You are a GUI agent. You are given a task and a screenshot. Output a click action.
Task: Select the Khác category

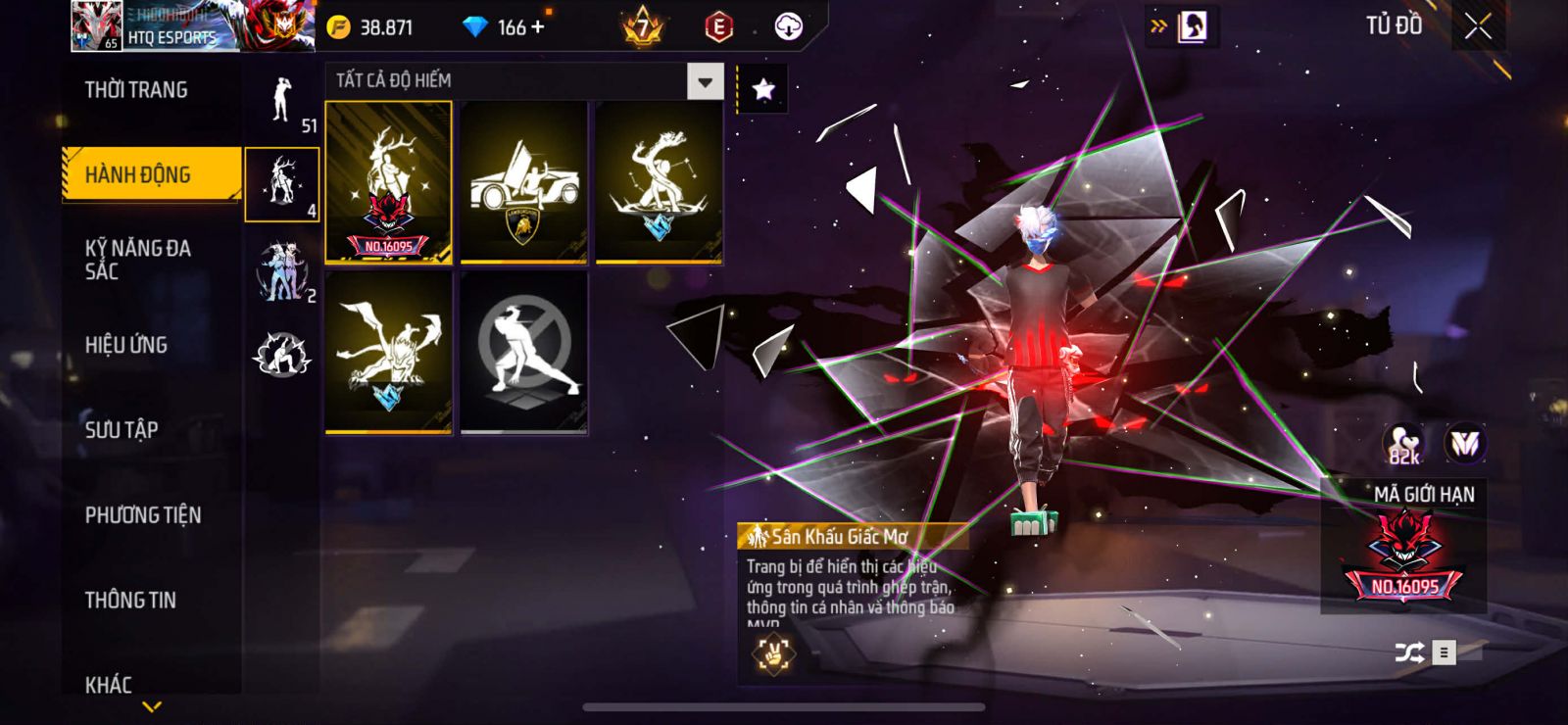tap(109, 684)
